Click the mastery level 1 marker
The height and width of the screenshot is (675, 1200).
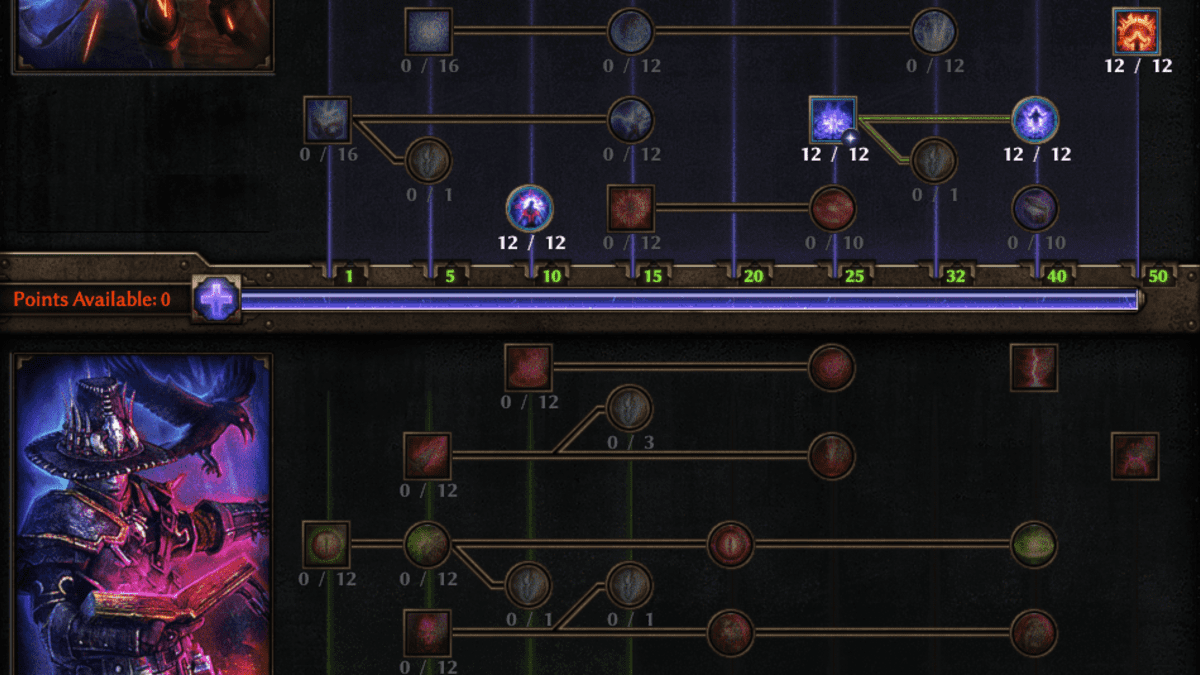349,276
